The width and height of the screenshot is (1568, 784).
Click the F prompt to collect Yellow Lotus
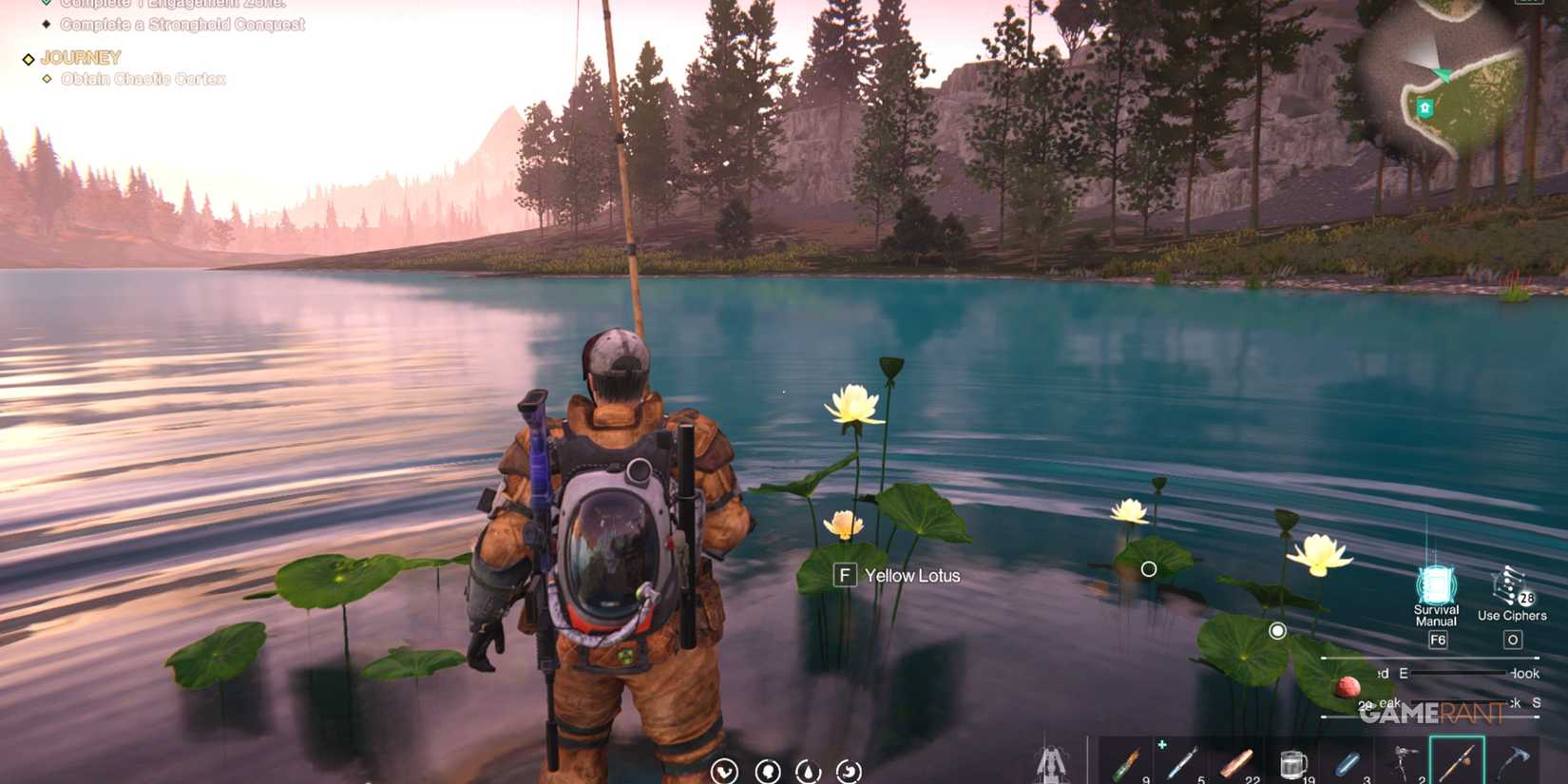(845, 575)
